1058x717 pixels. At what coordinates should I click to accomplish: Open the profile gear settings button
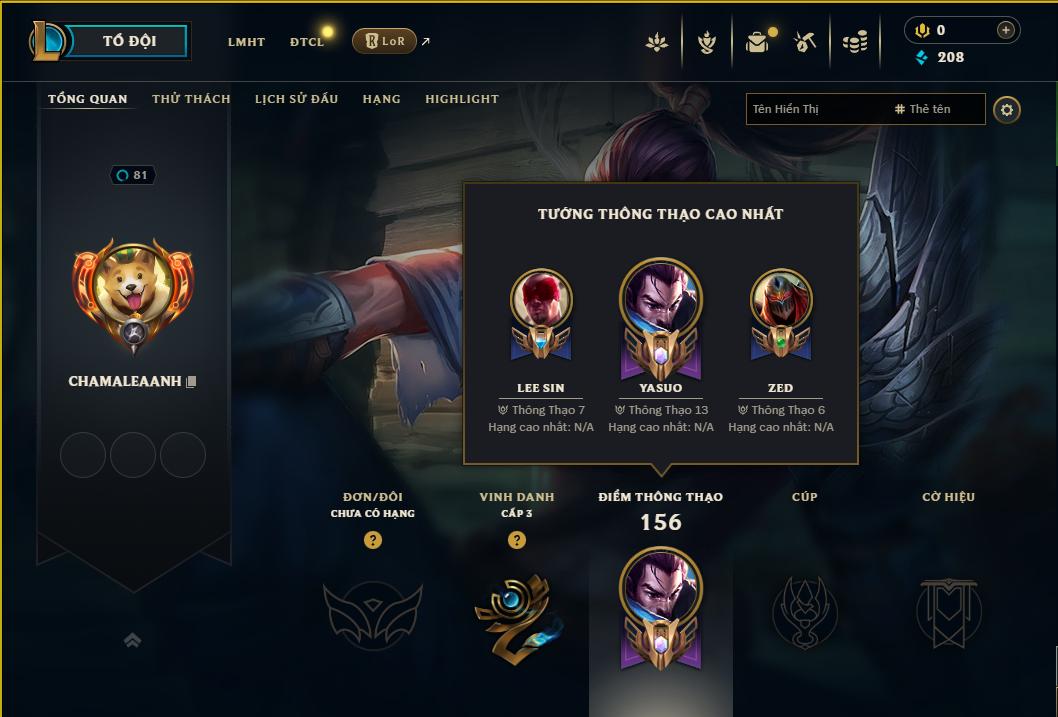1007,109
